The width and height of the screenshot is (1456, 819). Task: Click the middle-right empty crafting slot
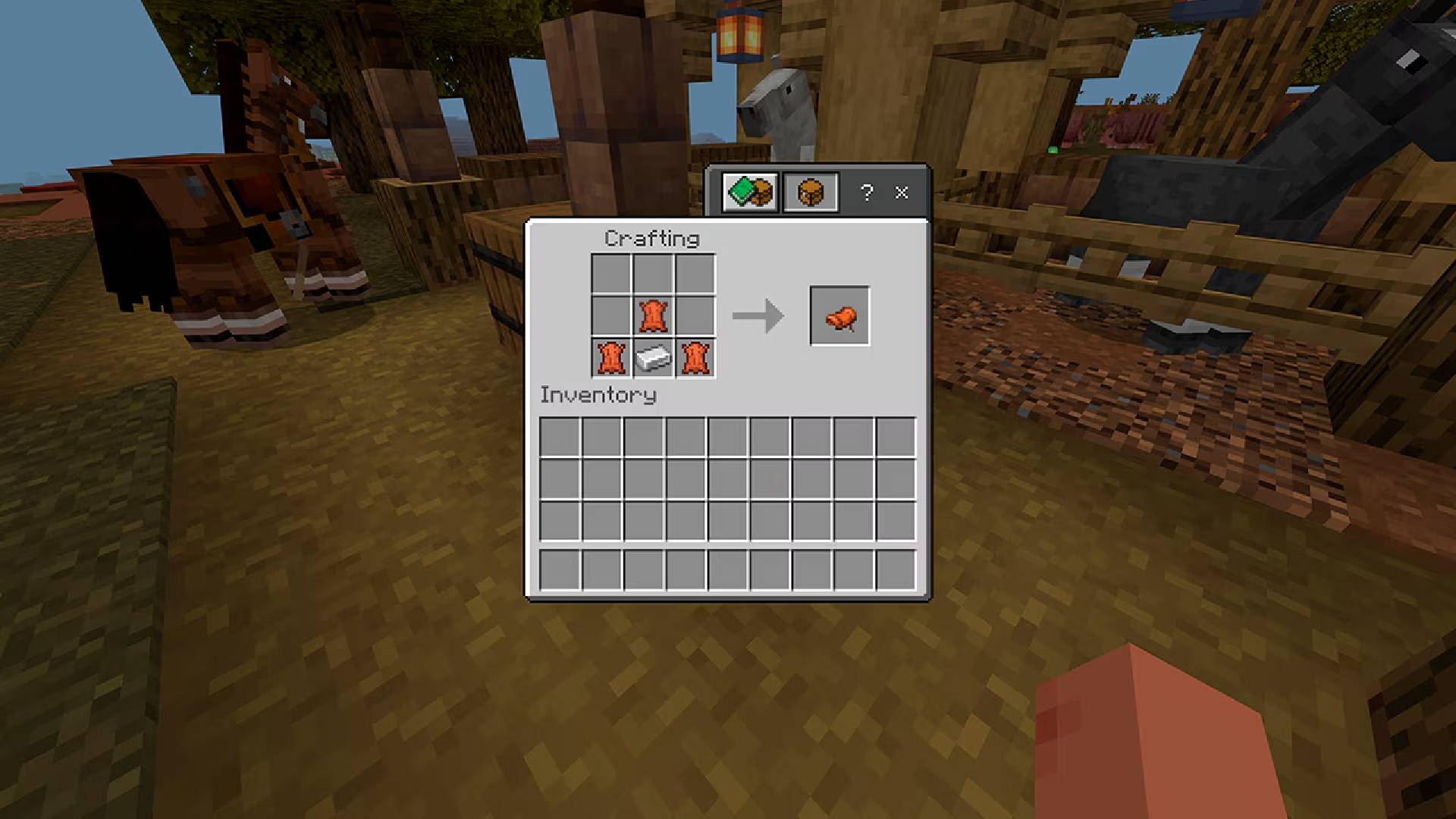click(x=696, y=315)
